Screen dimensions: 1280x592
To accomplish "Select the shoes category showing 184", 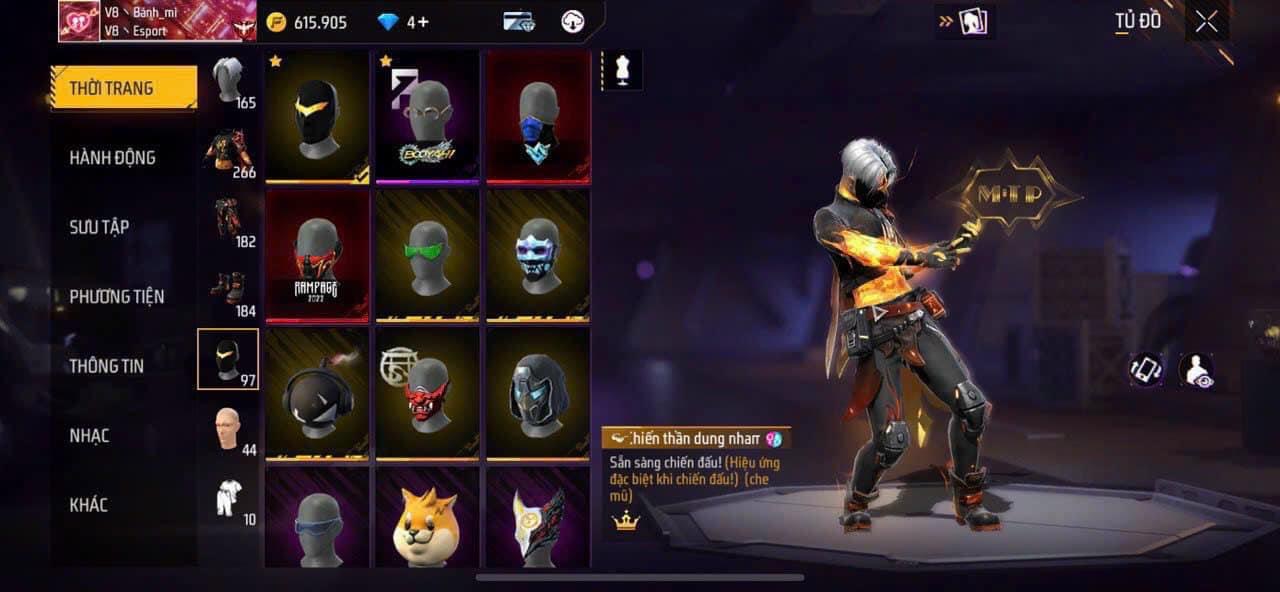I will pyautogui.click(x=229, y=290).
